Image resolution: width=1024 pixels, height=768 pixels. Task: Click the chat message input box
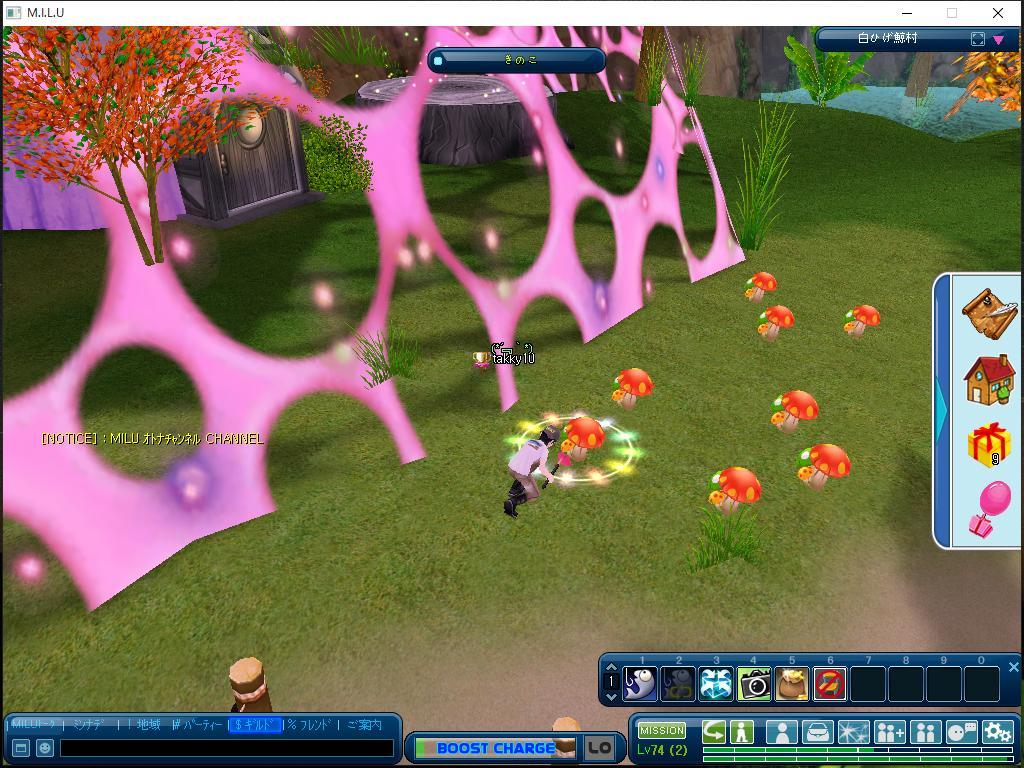click(226, 748)
